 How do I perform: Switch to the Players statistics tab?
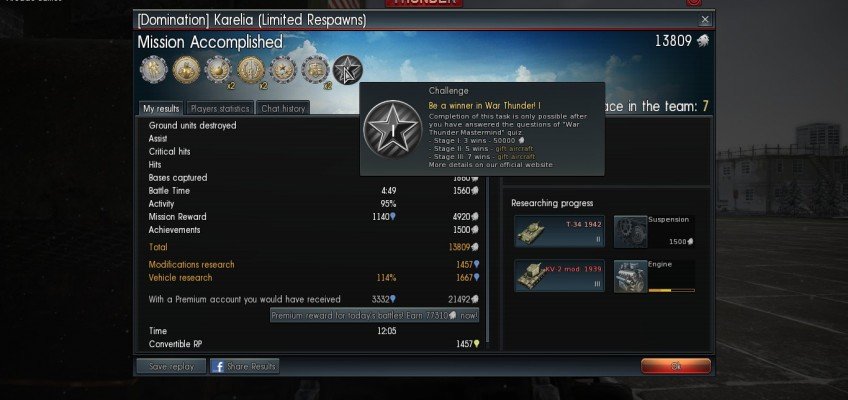pos(218,109)
